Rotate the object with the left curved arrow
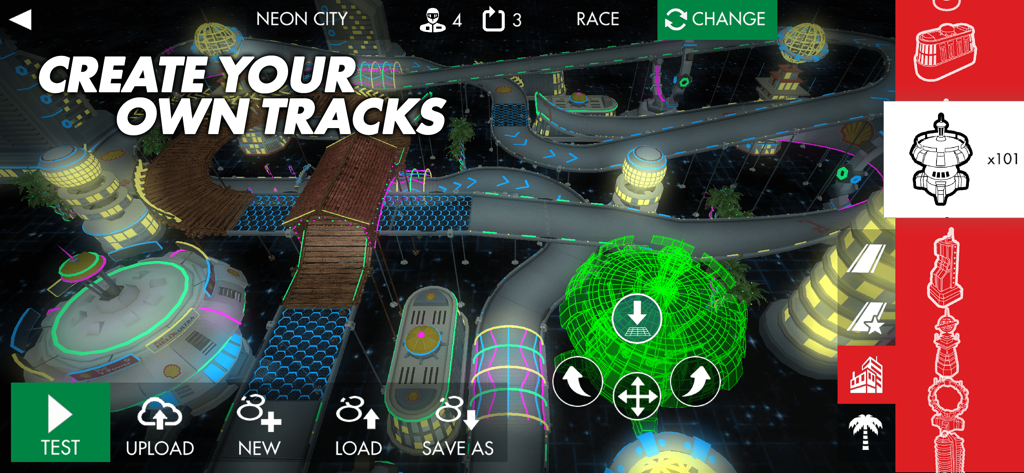 [x=578, y=381]
